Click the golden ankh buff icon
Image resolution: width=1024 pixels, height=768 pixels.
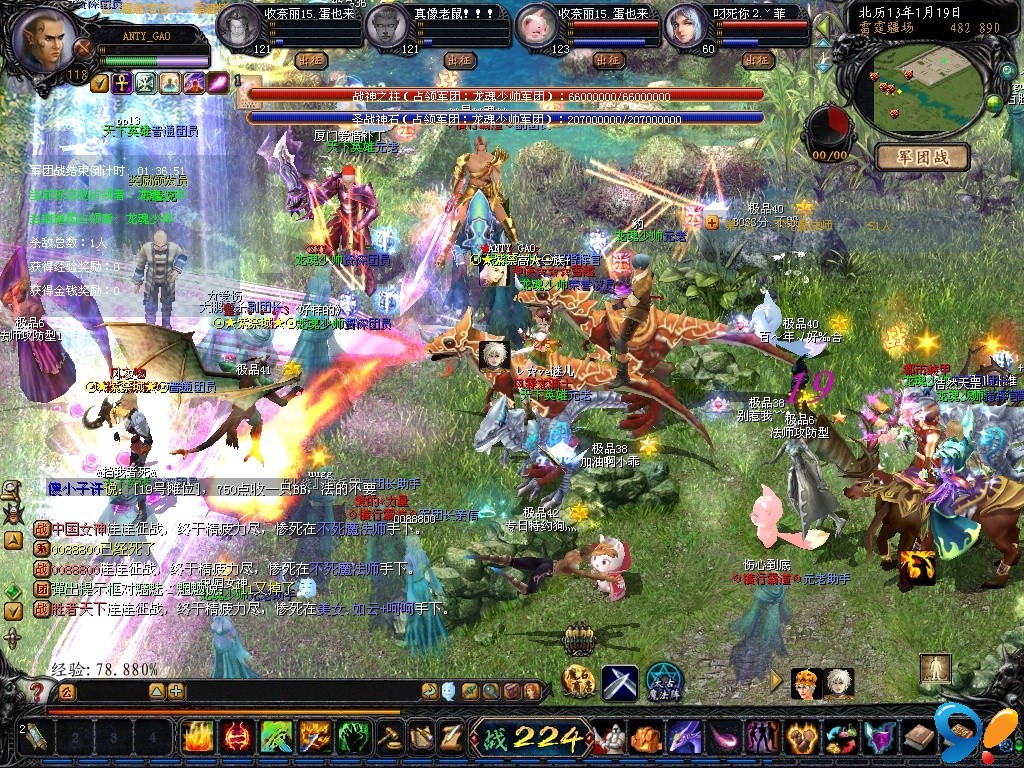point(122,83)
